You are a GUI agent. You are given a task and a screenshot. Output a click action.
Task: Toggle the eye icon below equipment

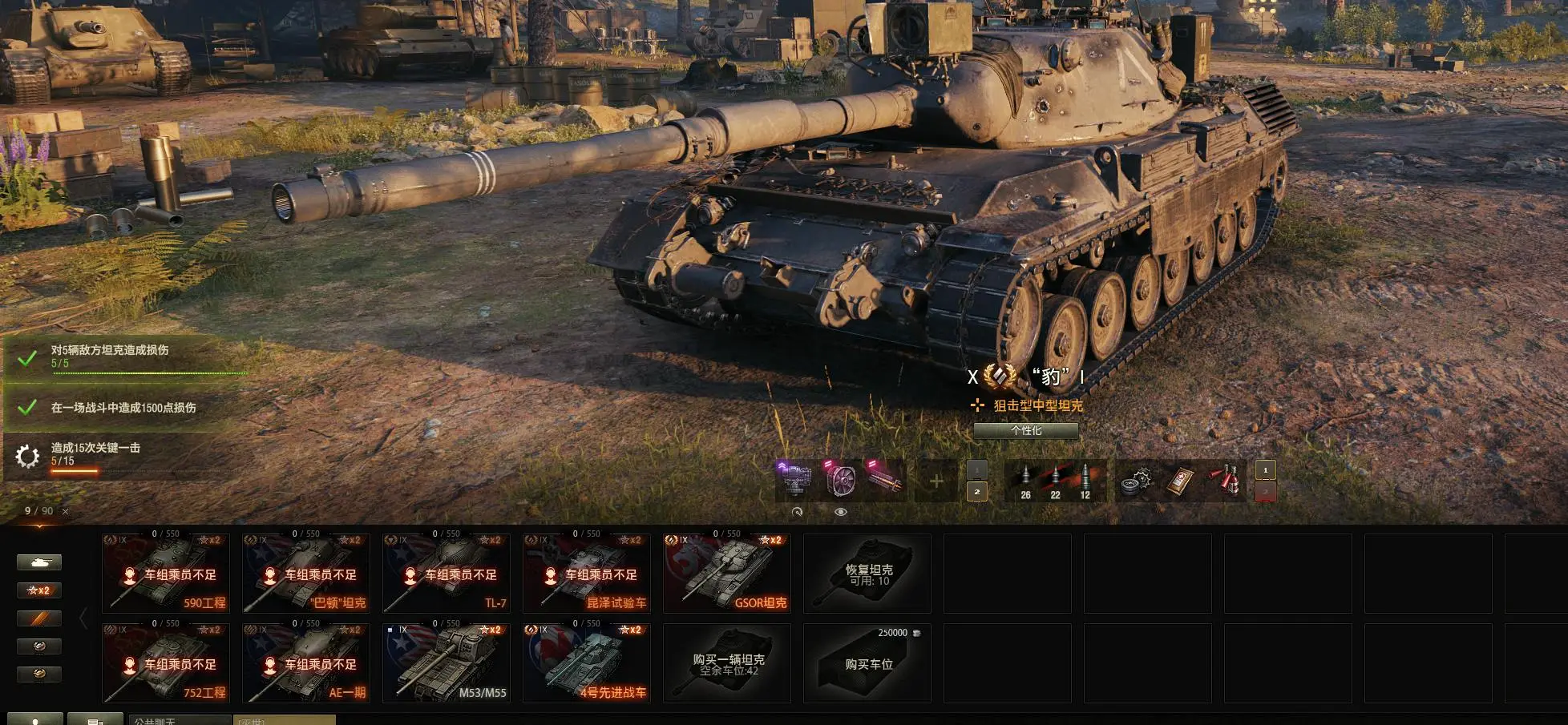click(x=840, y=512)
